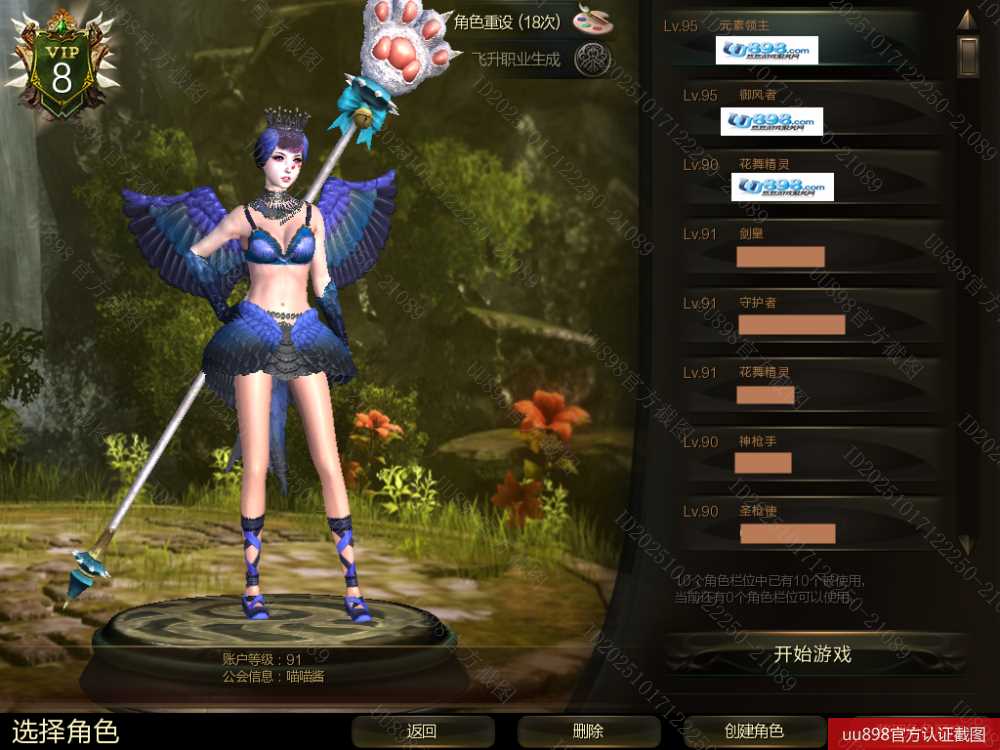Select the Lv.95 元素领主 character
The width and height of the screenshot is (1000, 750).
coord(800,38)
